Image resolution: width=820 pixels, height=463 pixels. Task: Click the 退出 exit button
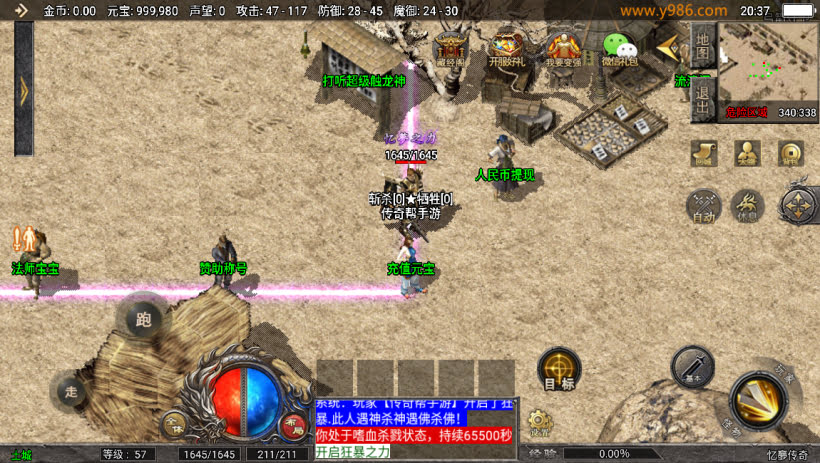pos(703,99)
